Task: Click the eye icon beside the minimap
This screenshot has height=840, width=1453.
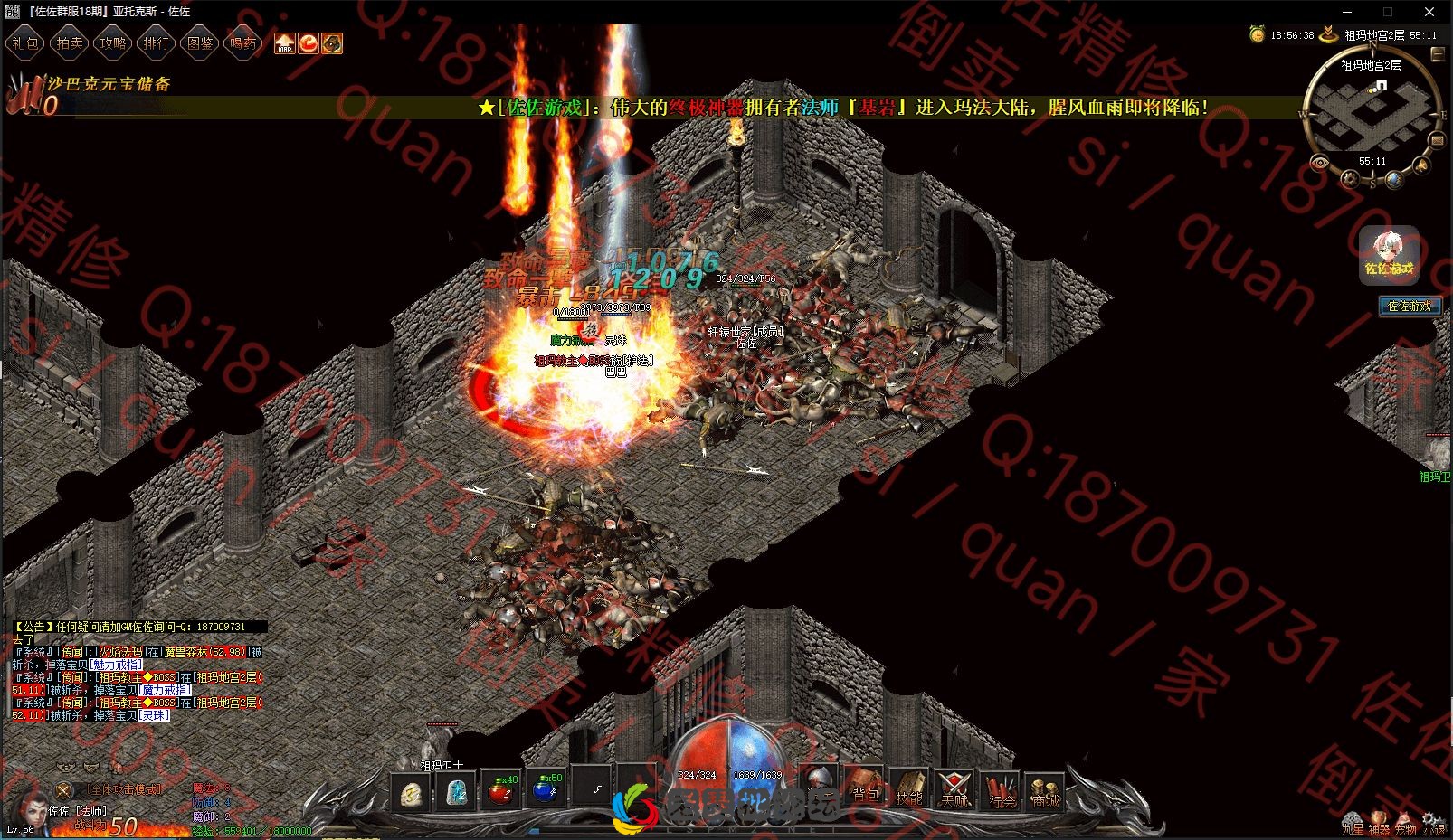Action: (x=1320, y=163)
